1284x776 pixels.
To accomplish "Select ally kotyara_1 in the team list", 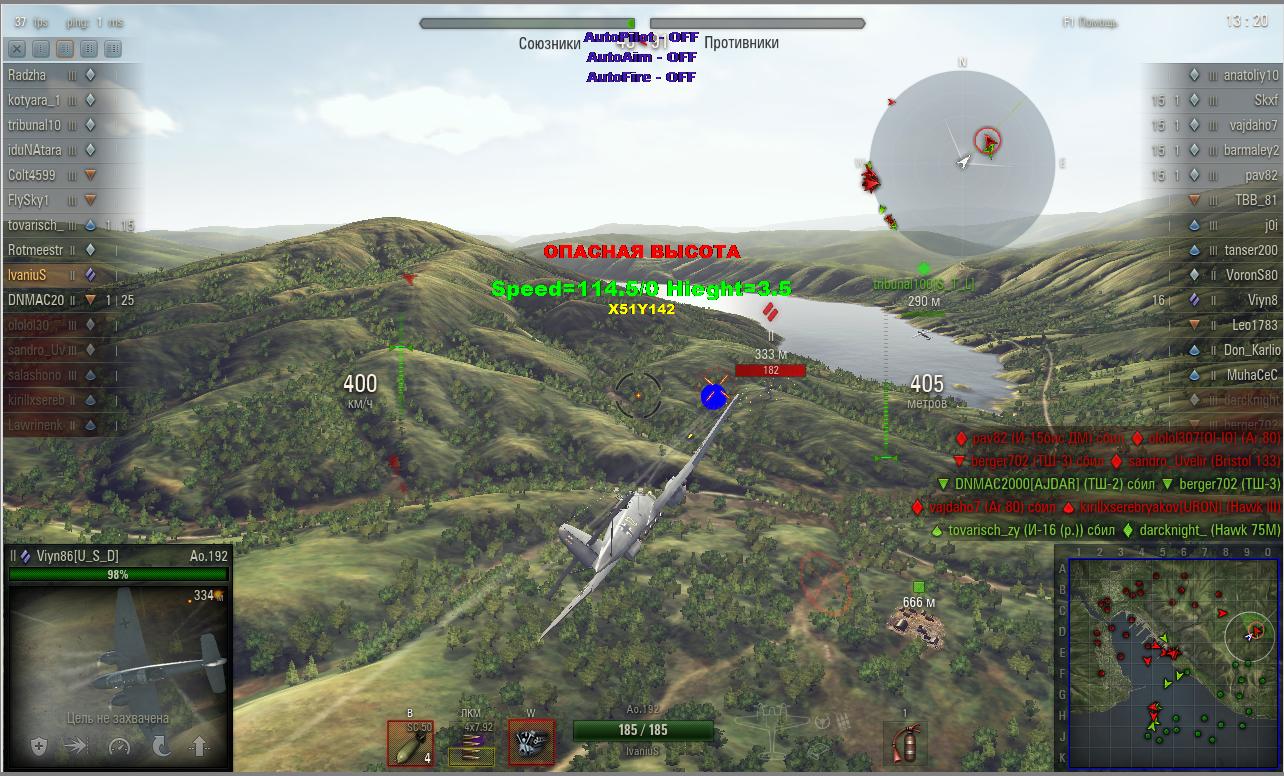I will (x=35, y=100).
